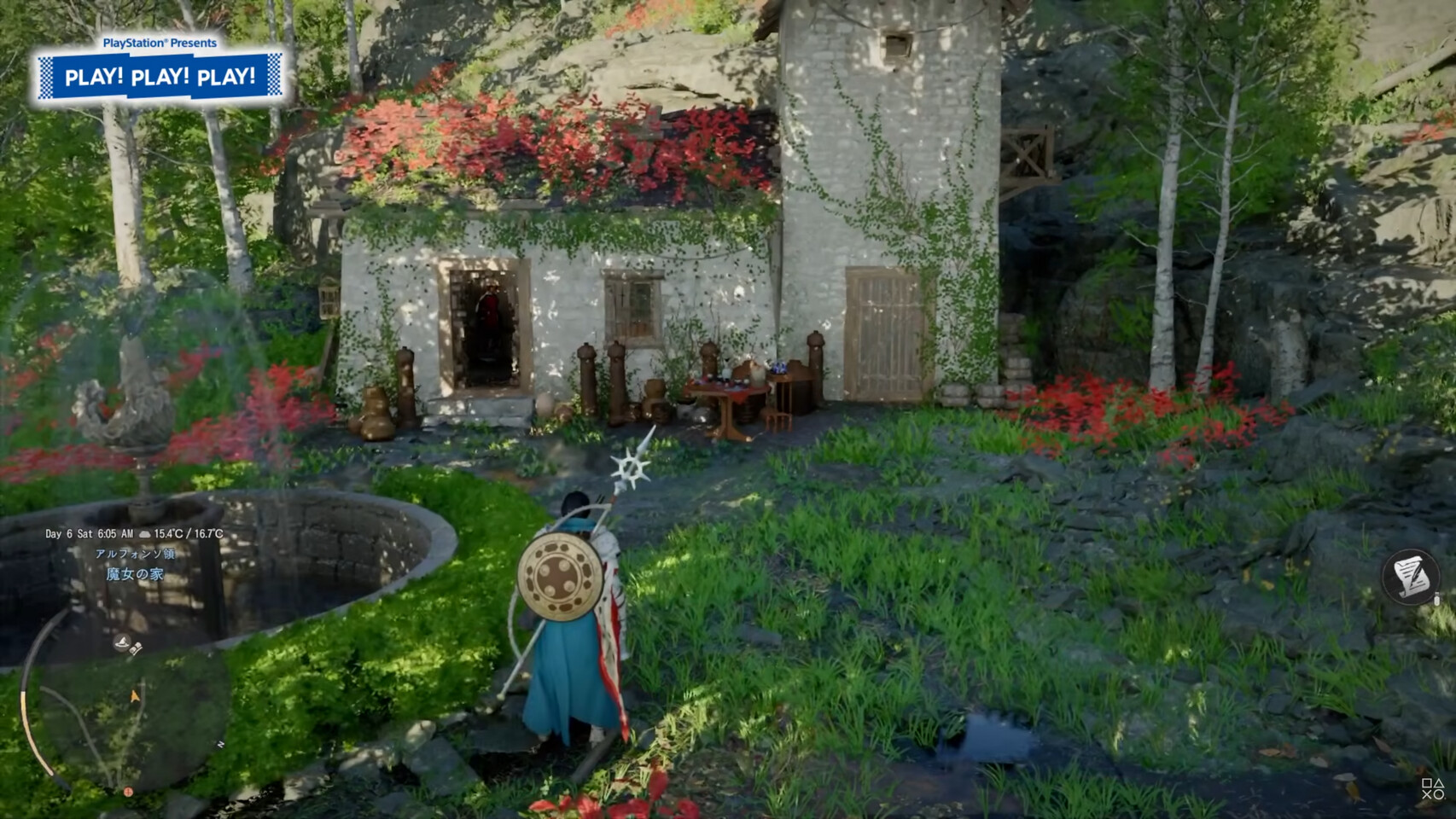
Task: Select the Cross button prompt icon
Action: click(1428, 794)
